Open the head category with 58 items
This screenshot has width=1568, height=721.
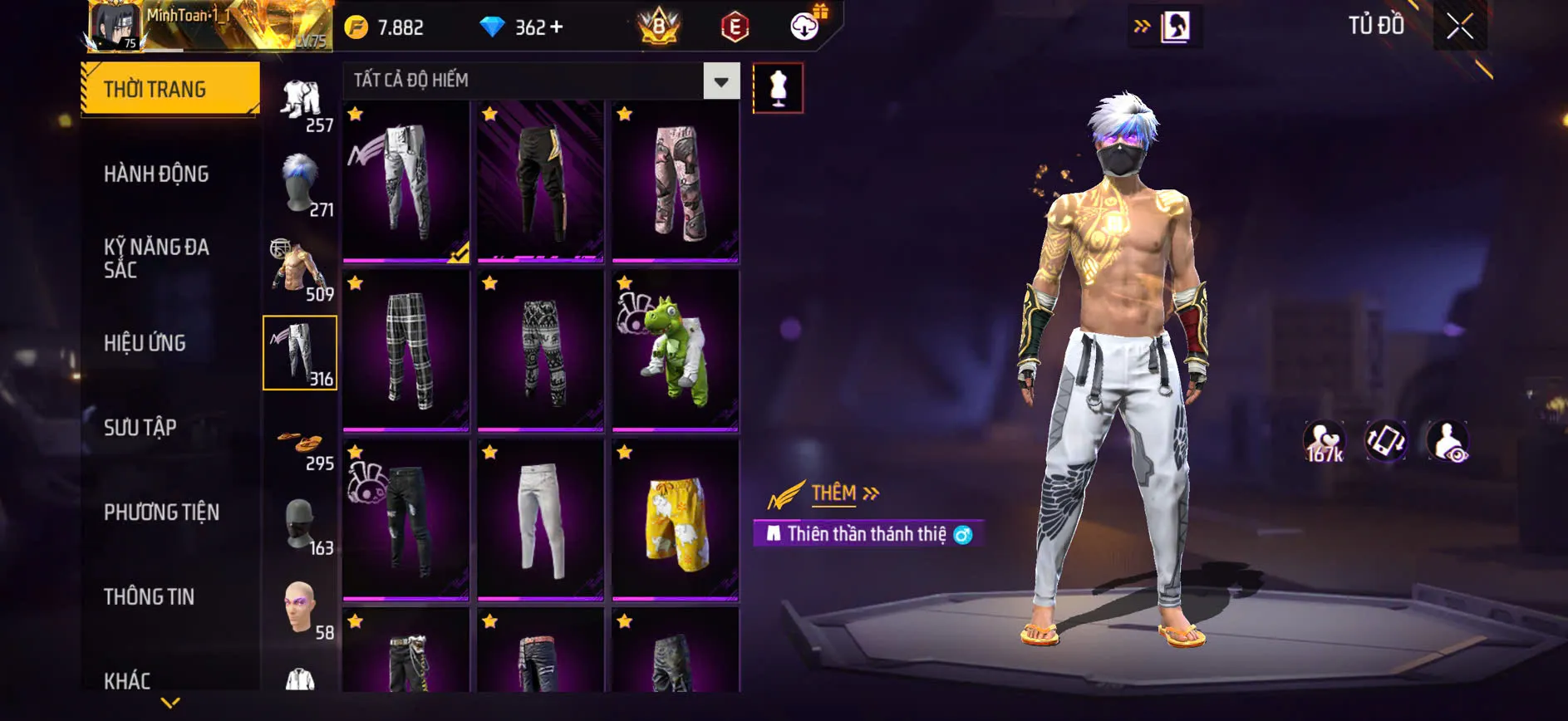(301, 606)
